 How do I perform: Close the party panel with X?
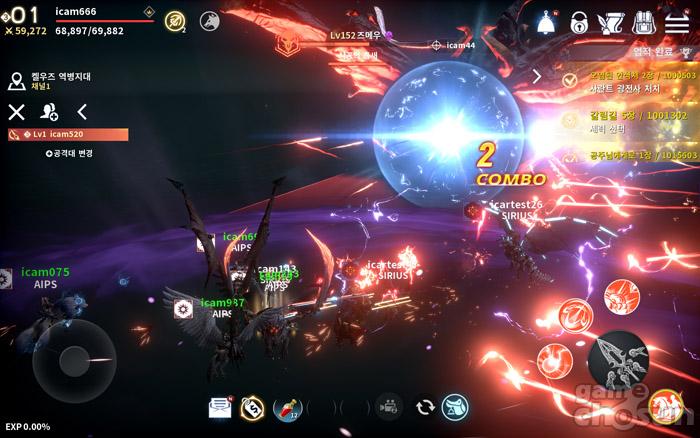click(x=16, y=112)
